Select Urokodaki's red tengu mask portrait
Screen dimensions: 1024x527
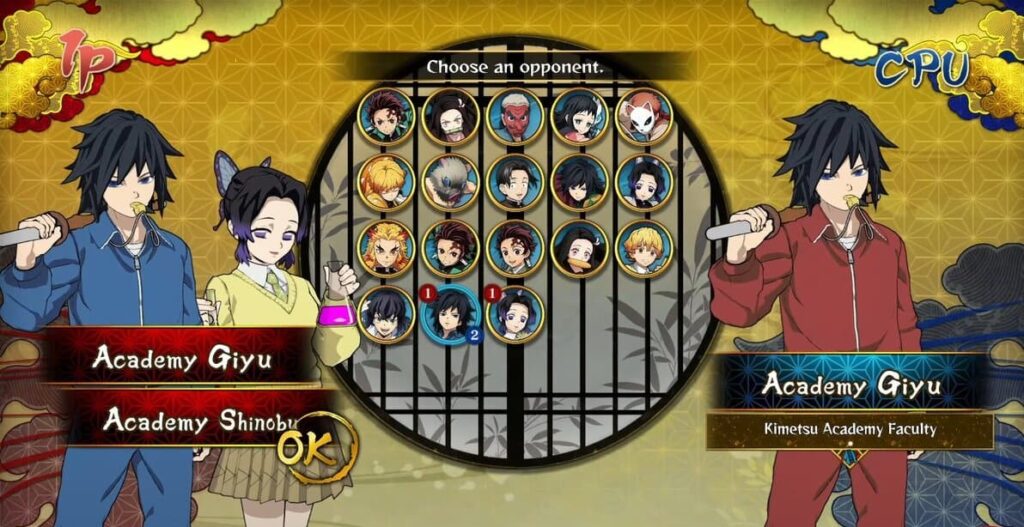tap(515, 116)
